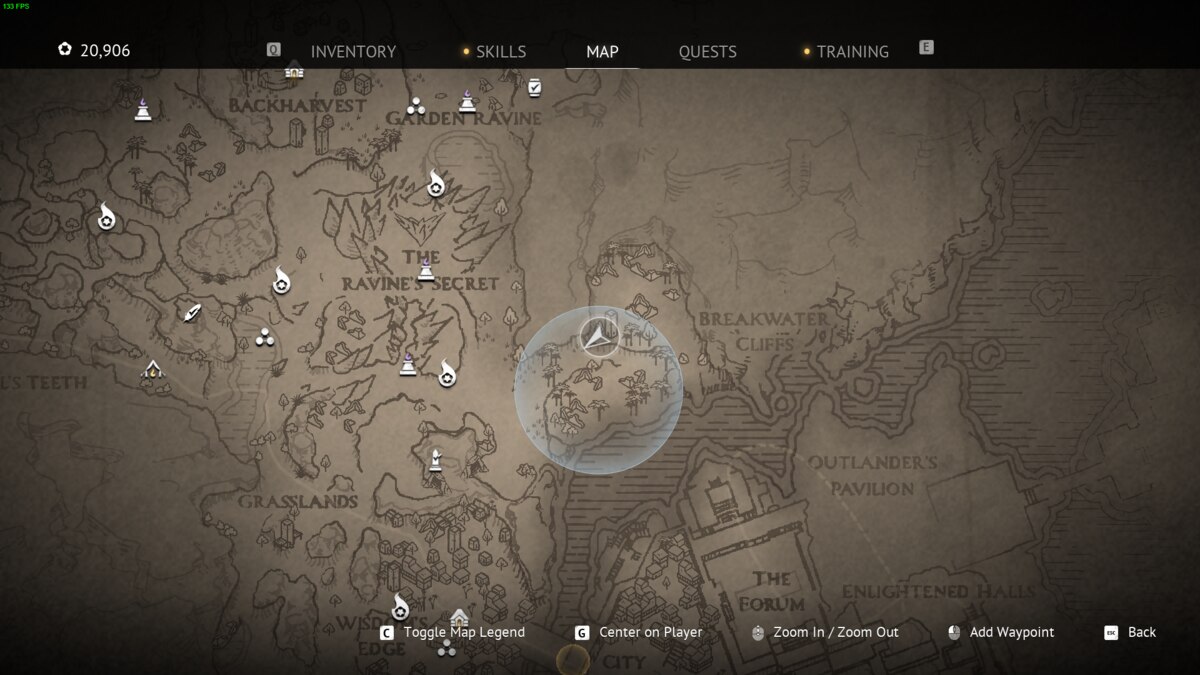The image size is (1200, 675).
Task: Select the checkmark quest marker near Garden Ravine
Action: tap(535, 88)
